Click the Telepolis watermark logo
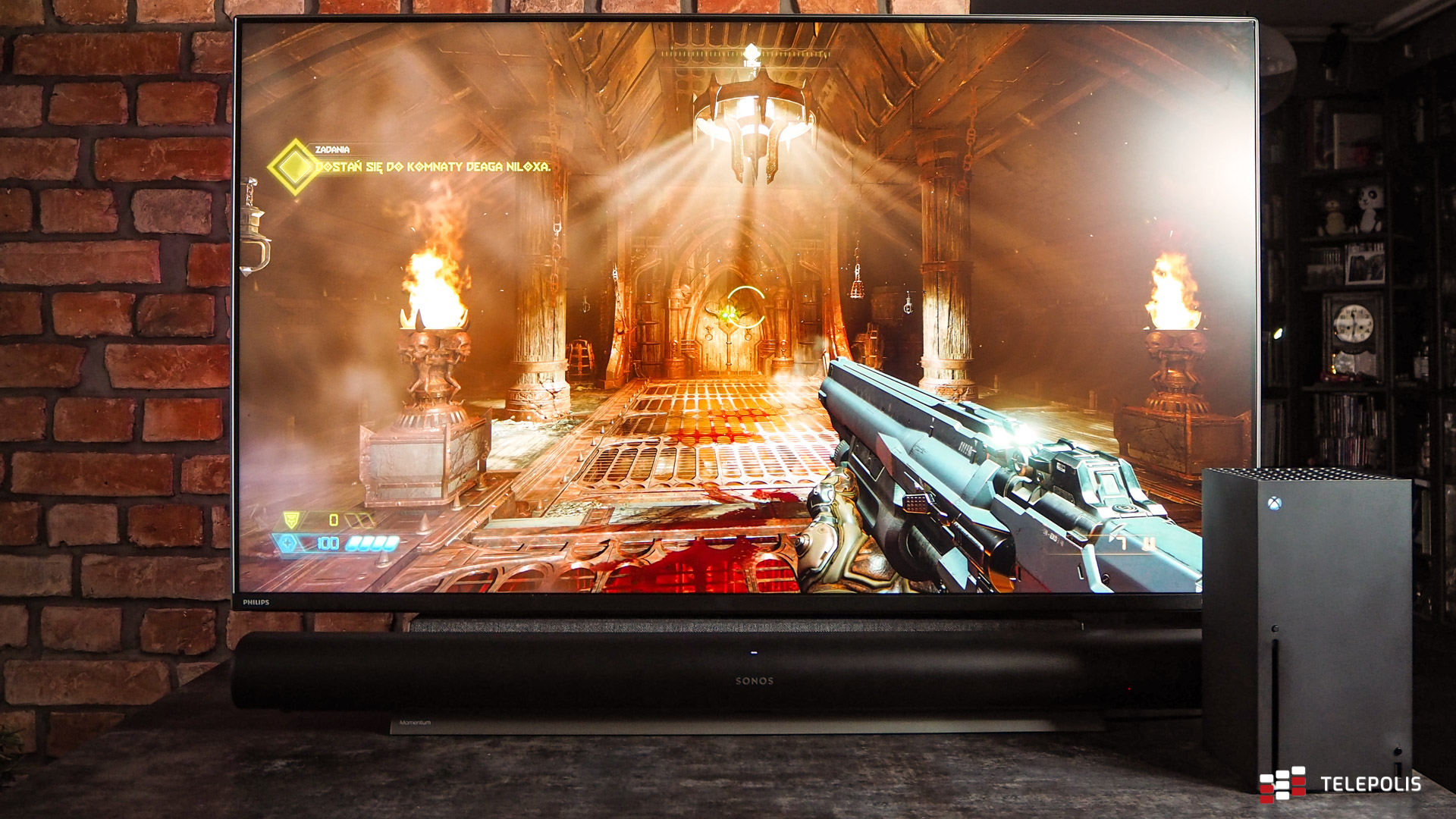The width and height of the screenshot is (1456, 819). pyautogui.click(x=1341, y=784)
